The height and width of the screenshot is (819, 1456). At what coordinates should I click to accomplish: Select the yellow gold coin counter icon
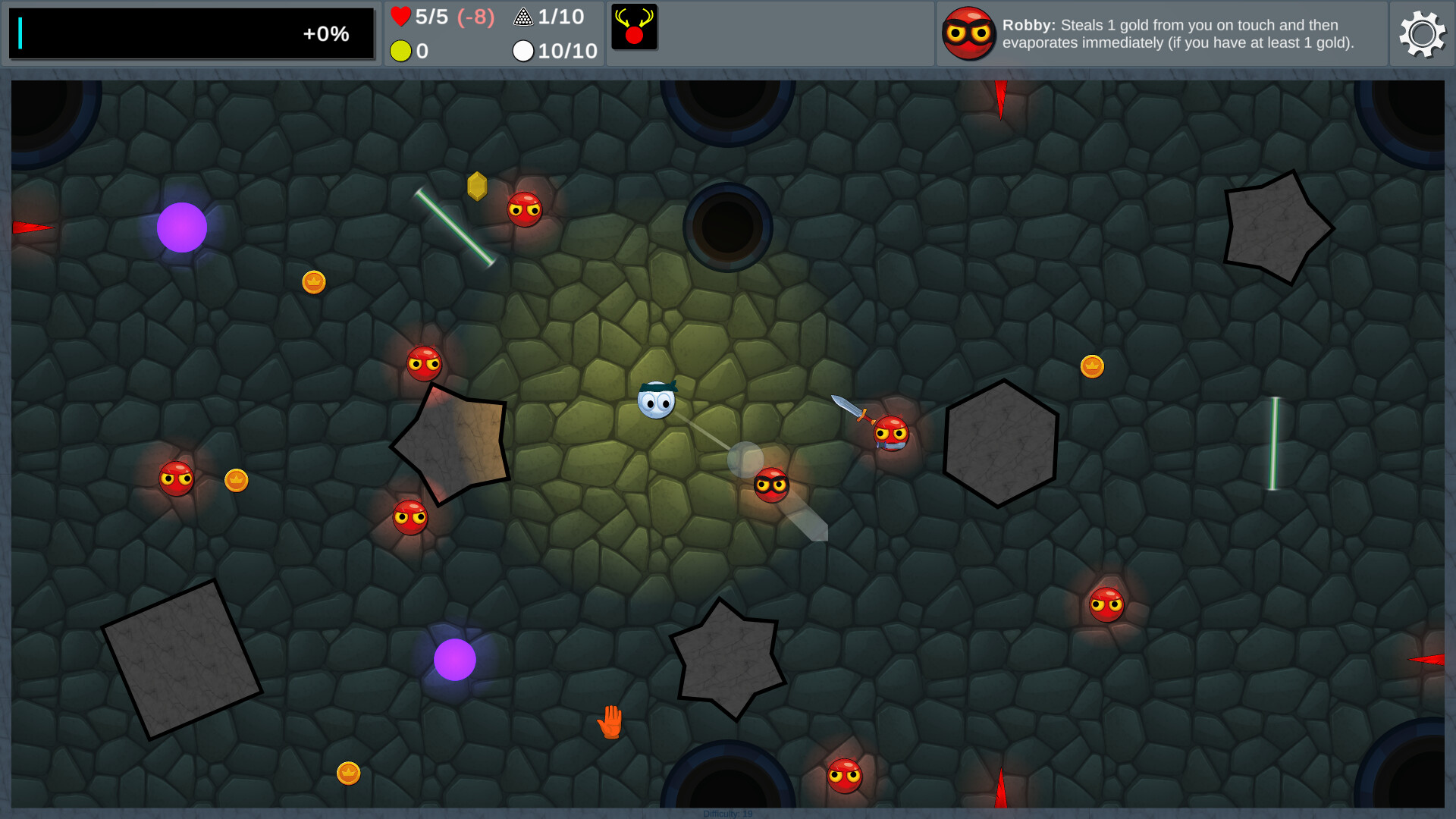(400, 52)
